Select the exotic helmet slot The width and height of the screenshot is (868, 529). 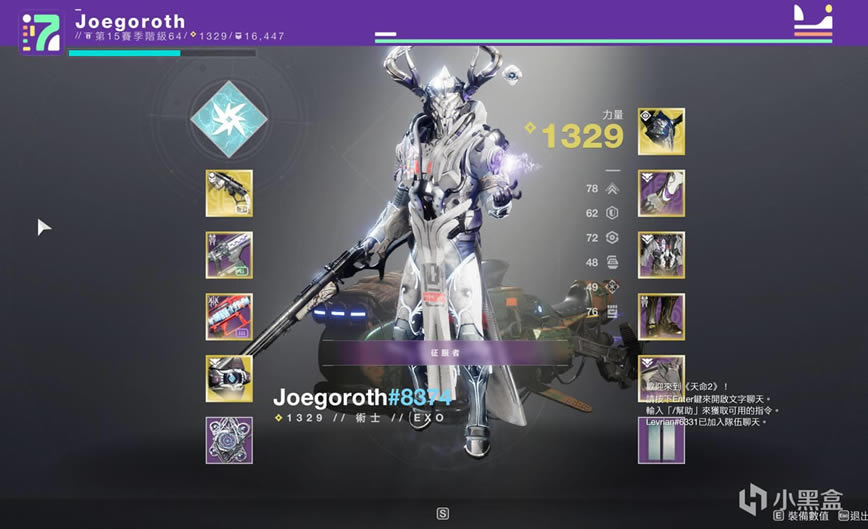pos(661,132)
